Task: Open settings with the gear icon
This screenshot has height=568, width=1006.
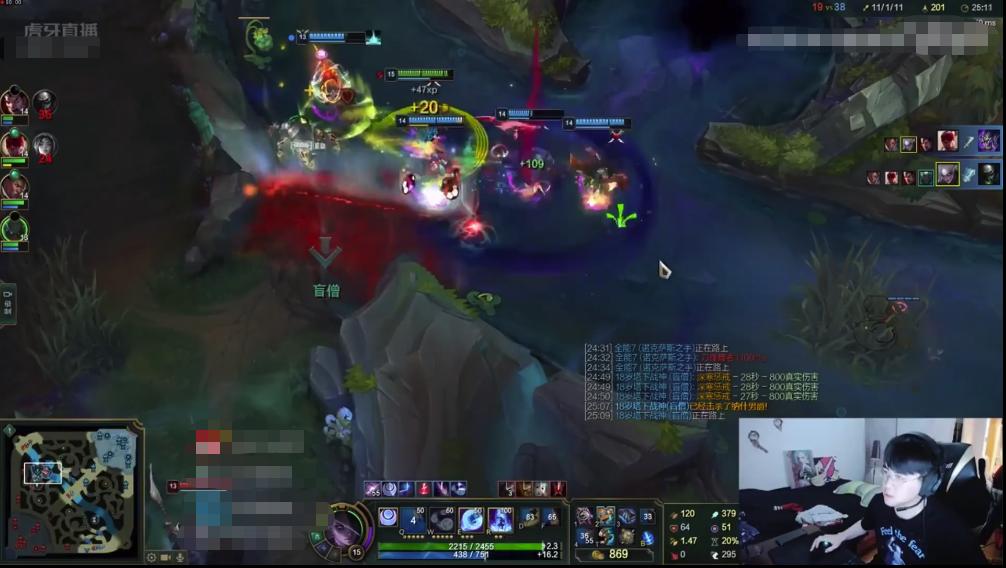Action: [152, 557]
